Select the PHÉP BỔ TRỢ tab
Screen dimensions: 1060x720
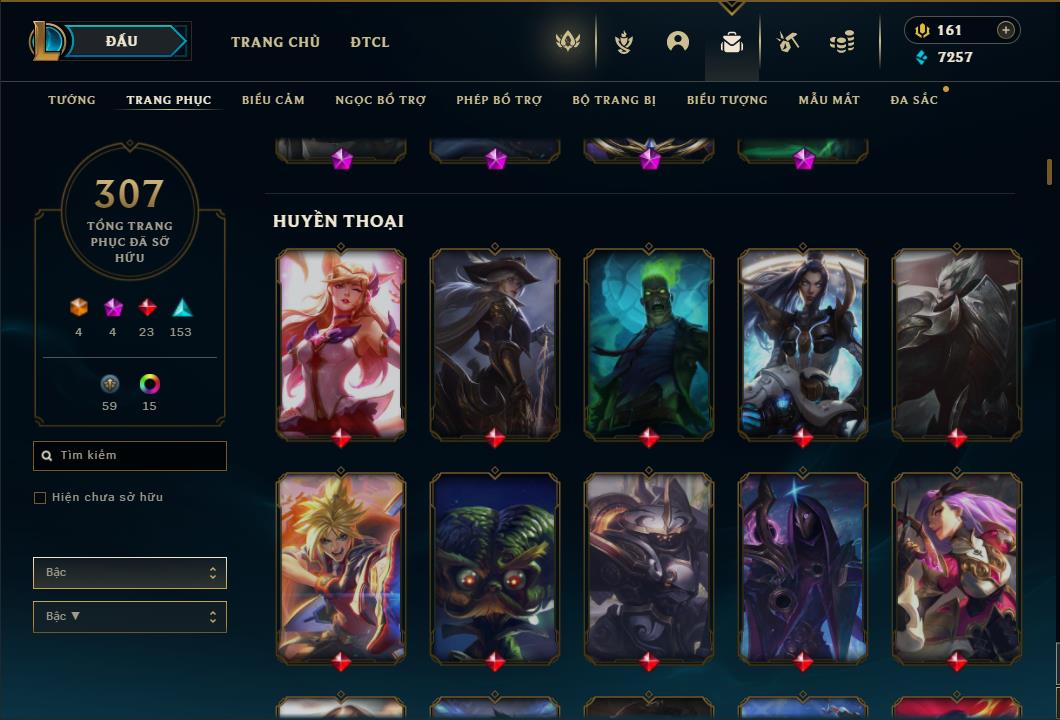coord(499,100)
